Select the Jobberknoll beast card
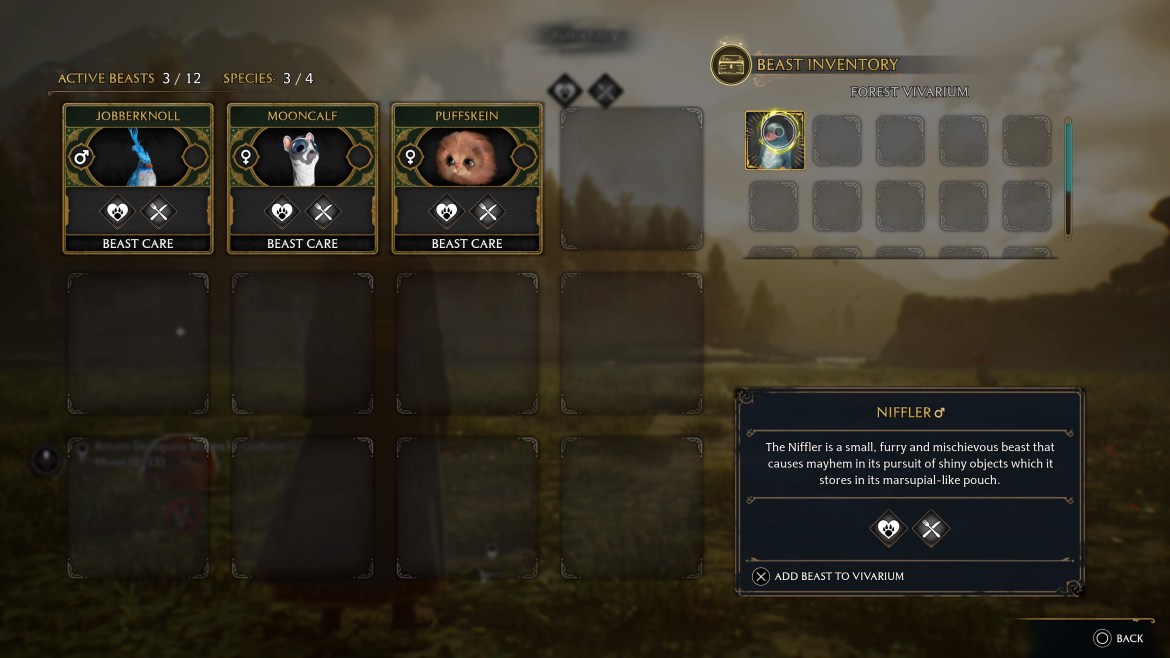Viewport: 1170px width, 658px height. [x=138, y=156]
